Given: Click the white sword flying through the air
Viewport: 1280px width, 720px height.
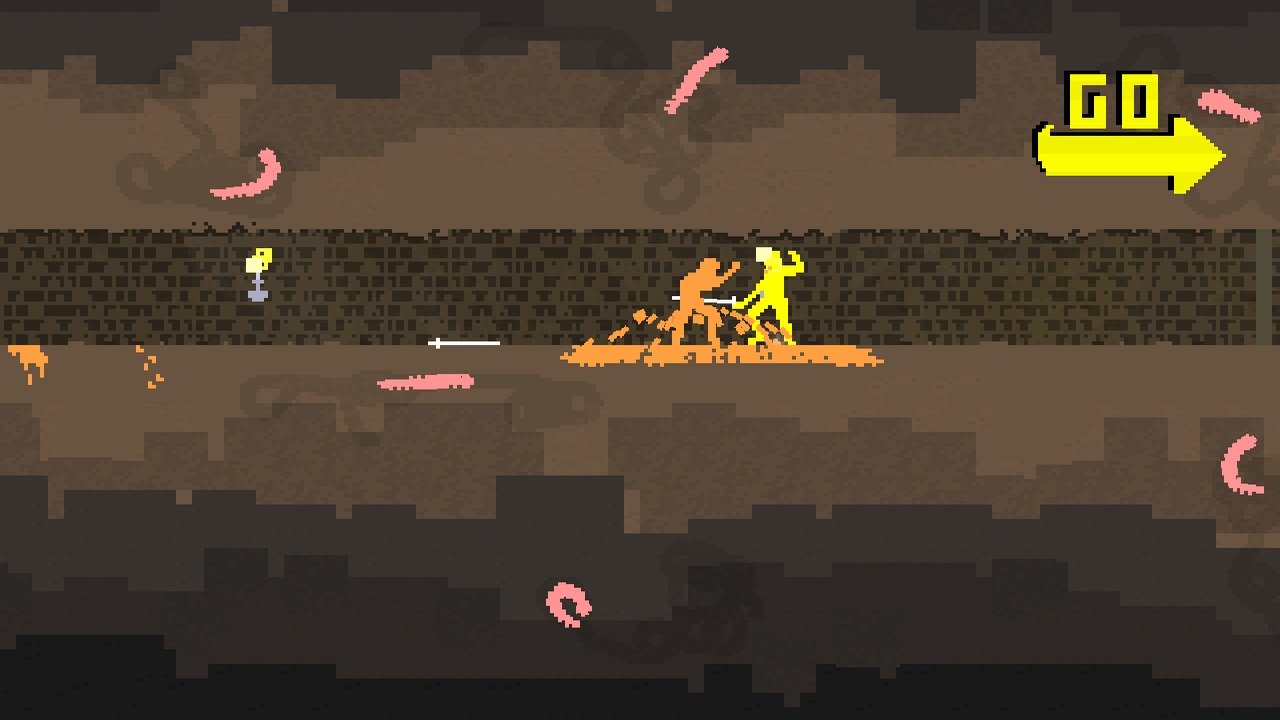Looking at the screenshot, I should 465,344.
